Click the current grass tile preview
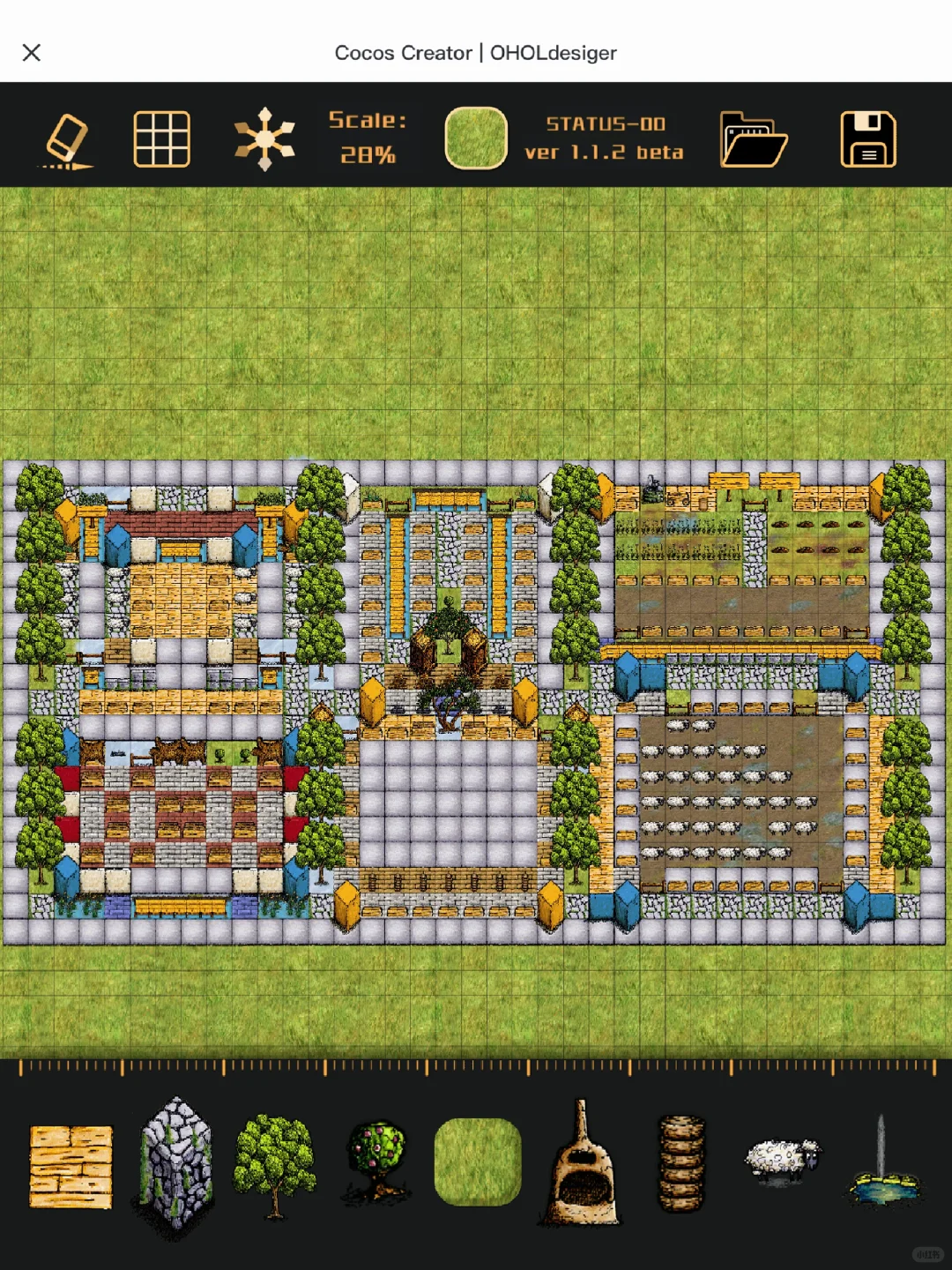The height and width of the screenshot is (1270, 952). pos(476,138)
